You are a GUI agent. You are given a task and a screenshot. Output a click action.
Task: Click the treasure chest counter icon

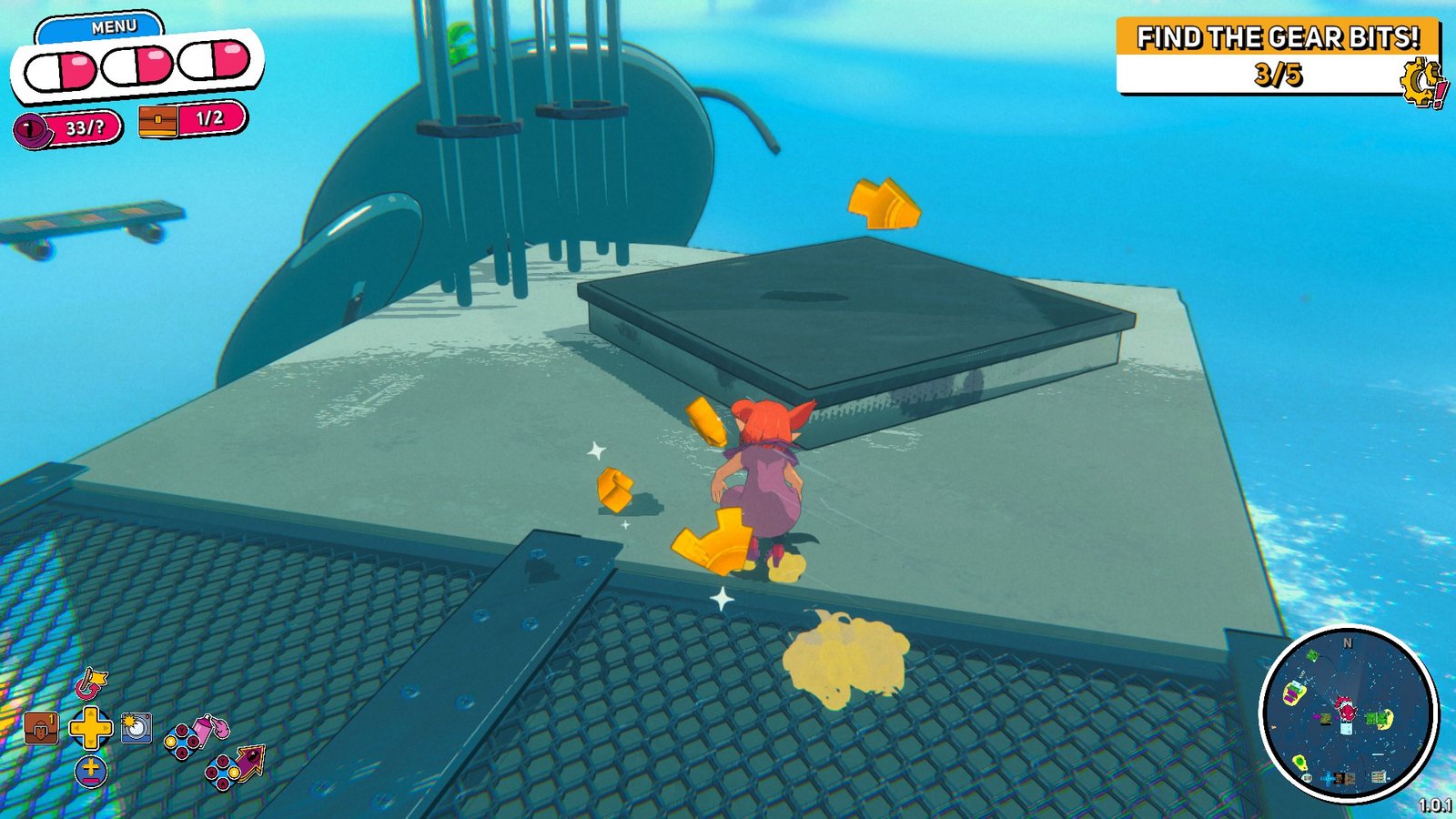click(157, 123)
